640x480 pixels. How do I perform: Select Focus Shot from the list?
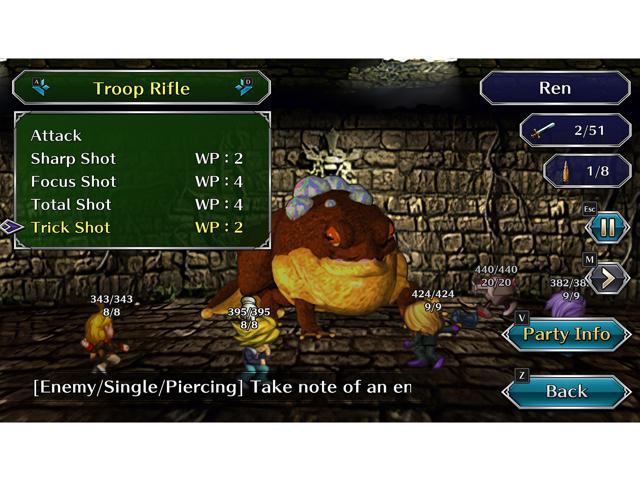pyautogui.click(x=73, y=181)
